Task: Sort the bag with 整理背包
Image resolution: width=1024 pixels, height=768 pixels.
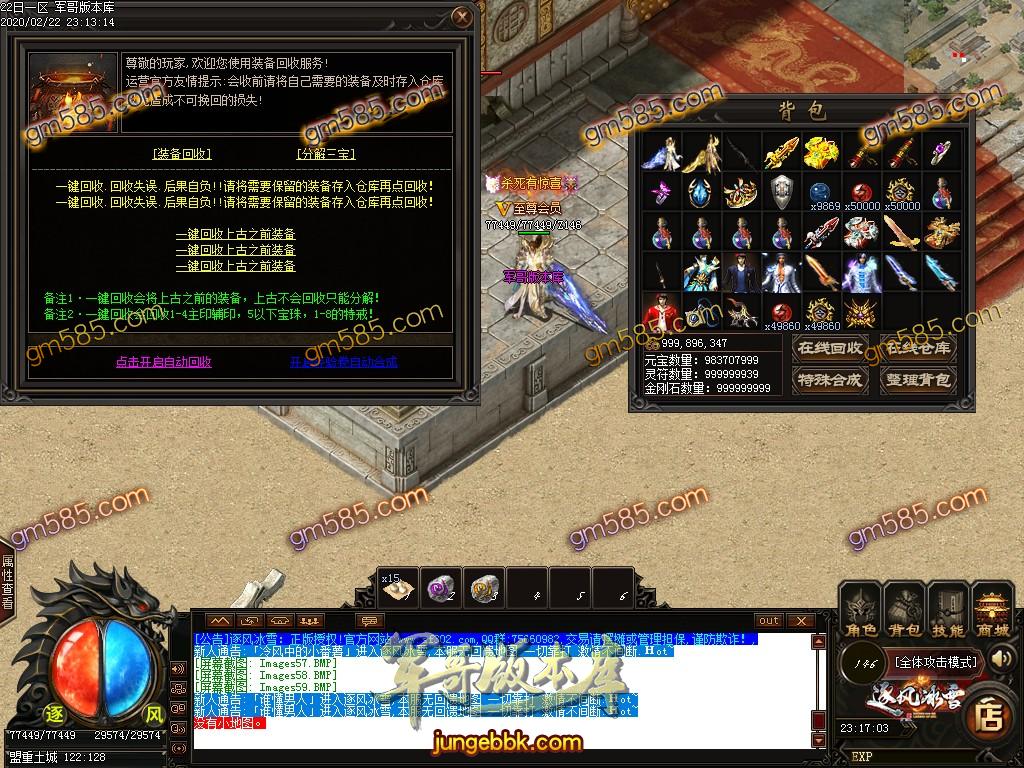Action: pos(918,380)
